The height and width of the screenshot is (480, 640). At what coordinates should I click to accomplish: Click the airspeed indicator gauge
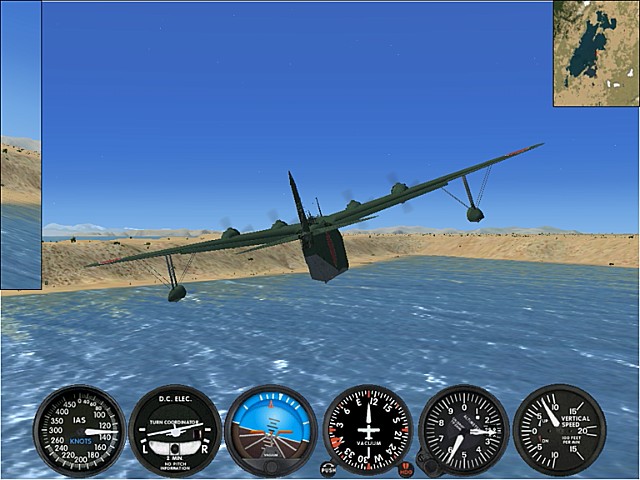click(79, 431)
